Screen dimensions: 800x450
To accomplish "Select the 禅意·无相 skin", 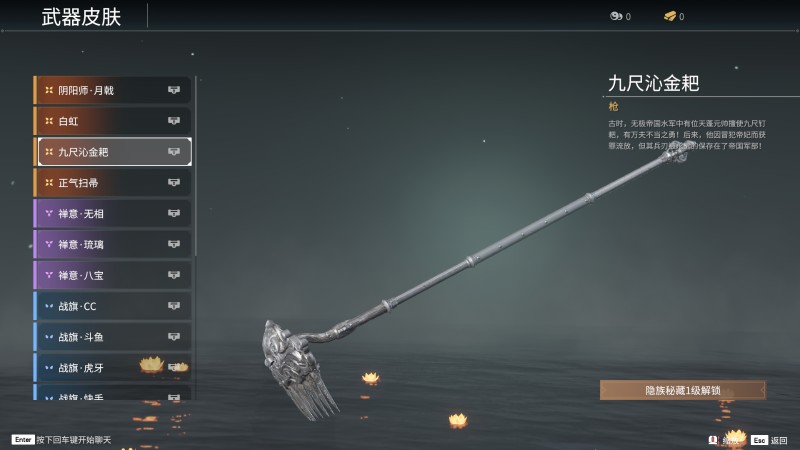I will pyautogui.click(x=112, y=213).
